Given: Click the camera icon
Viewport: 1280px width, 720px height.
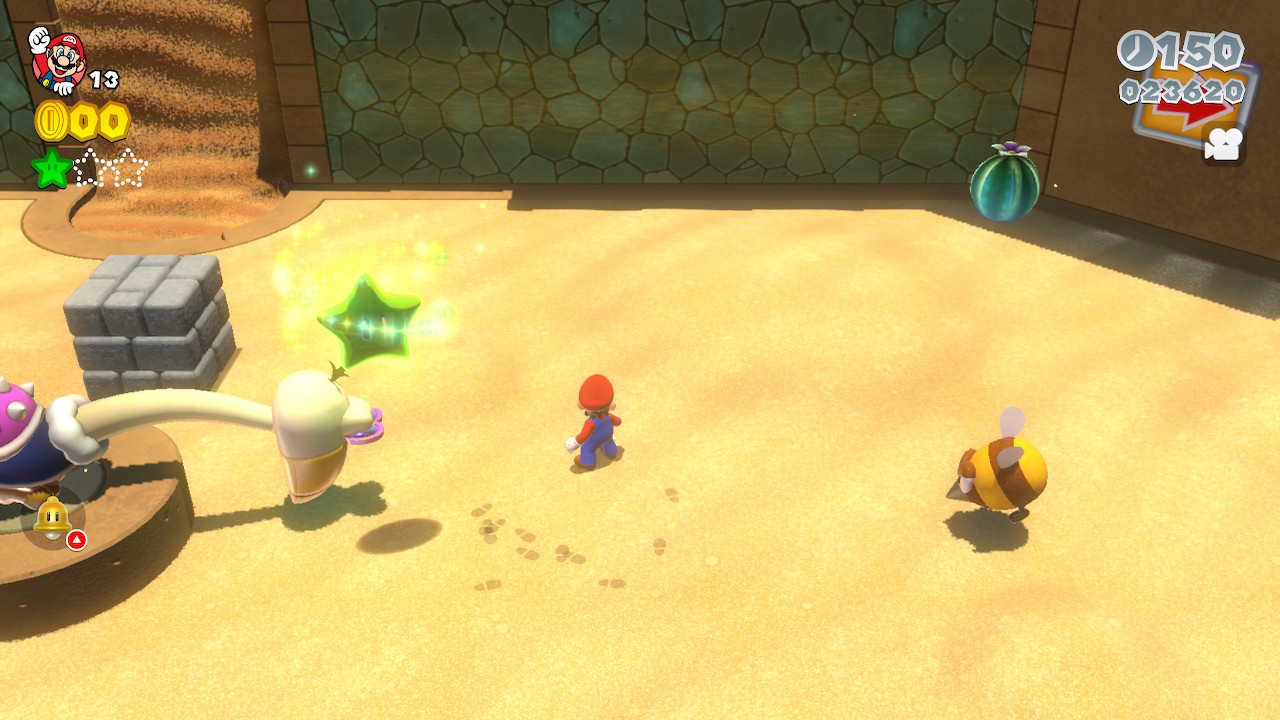Looking at the screenshot, I should [1223, 144].
